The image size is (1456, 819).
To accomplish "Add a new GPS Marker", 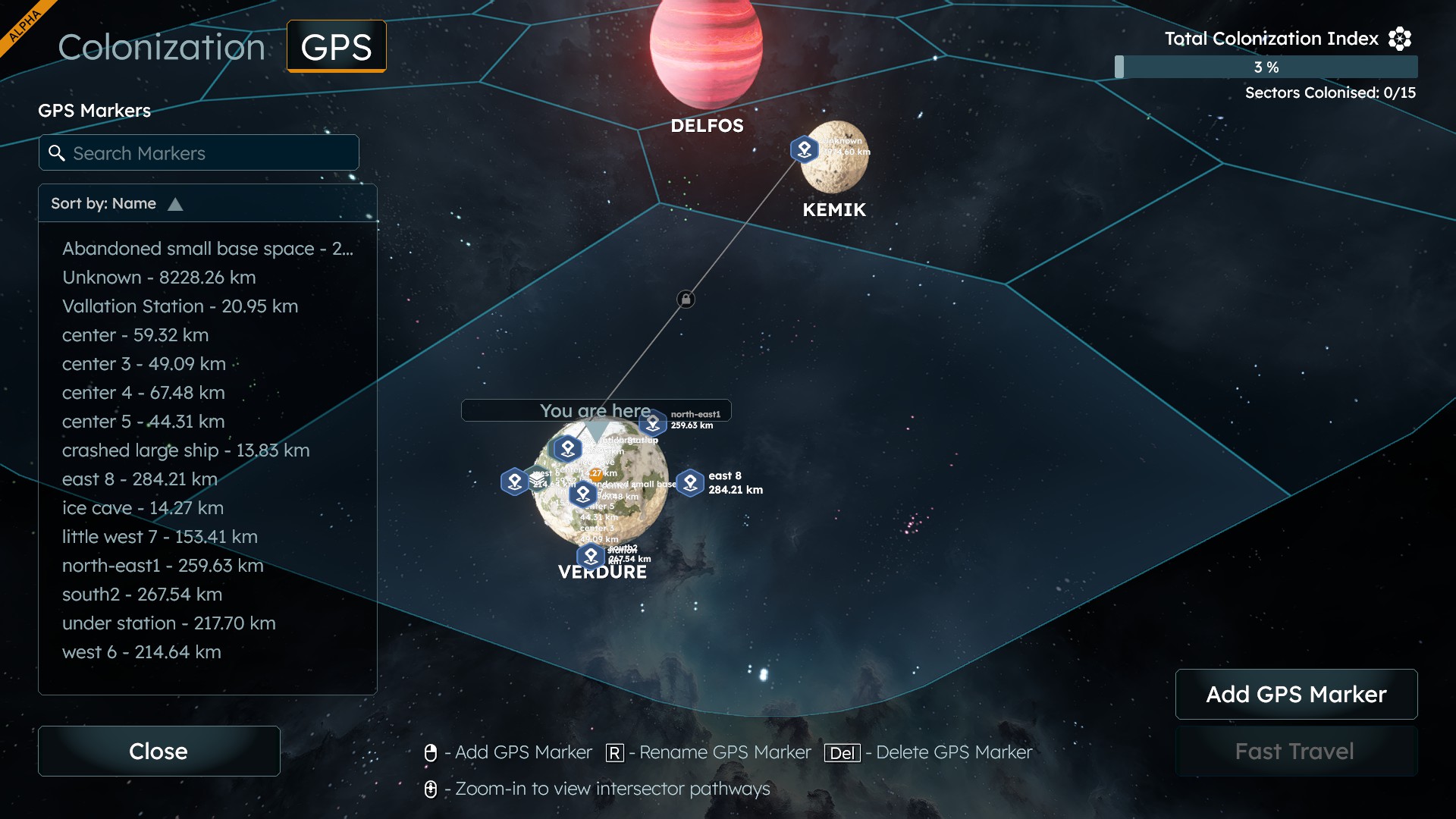I will (1296, 694).
